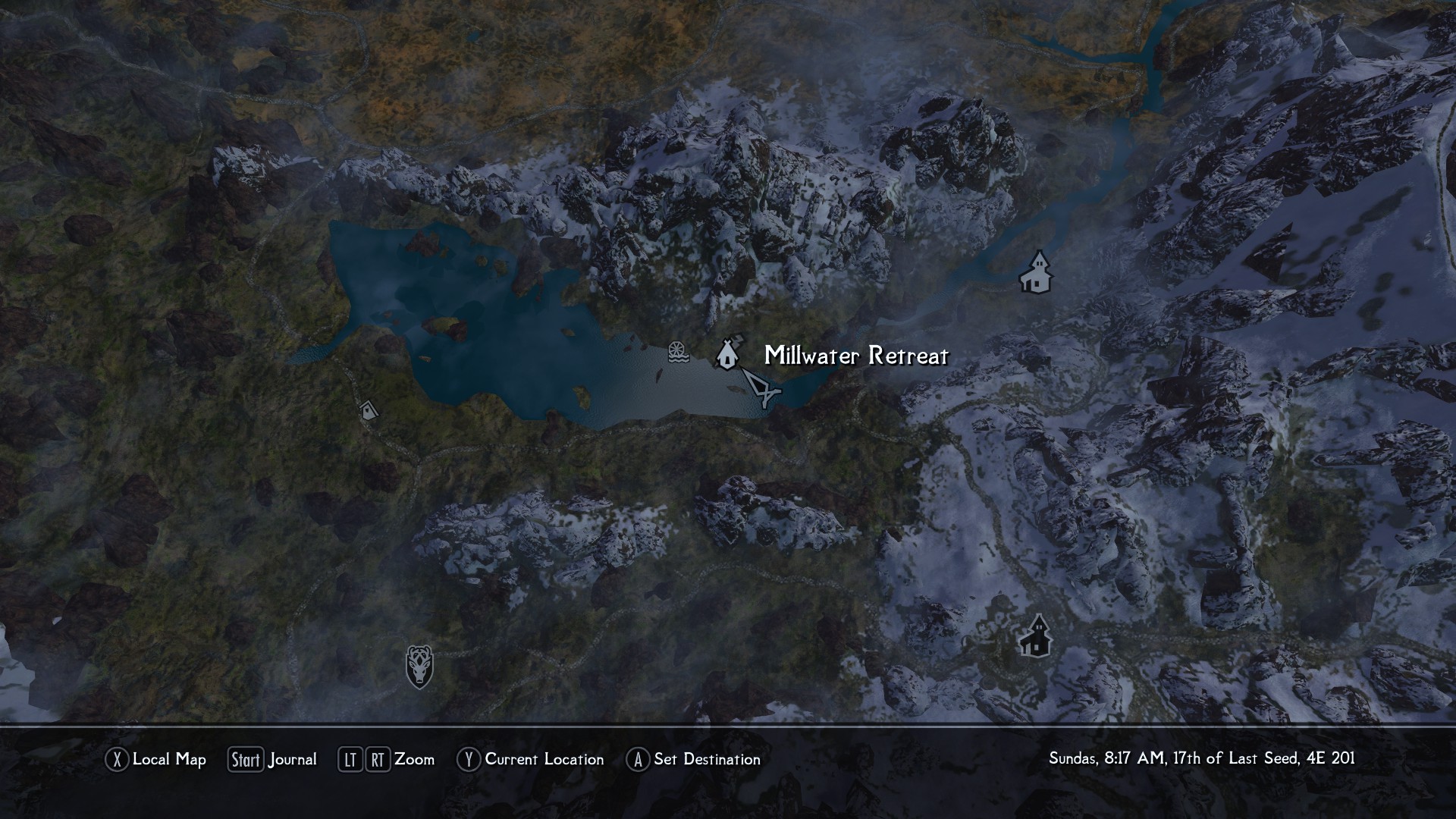This screenshot has height=819, width=1456.
Task: Open the Local Map view
Action: pyautogui.click(x=155, y=759)
